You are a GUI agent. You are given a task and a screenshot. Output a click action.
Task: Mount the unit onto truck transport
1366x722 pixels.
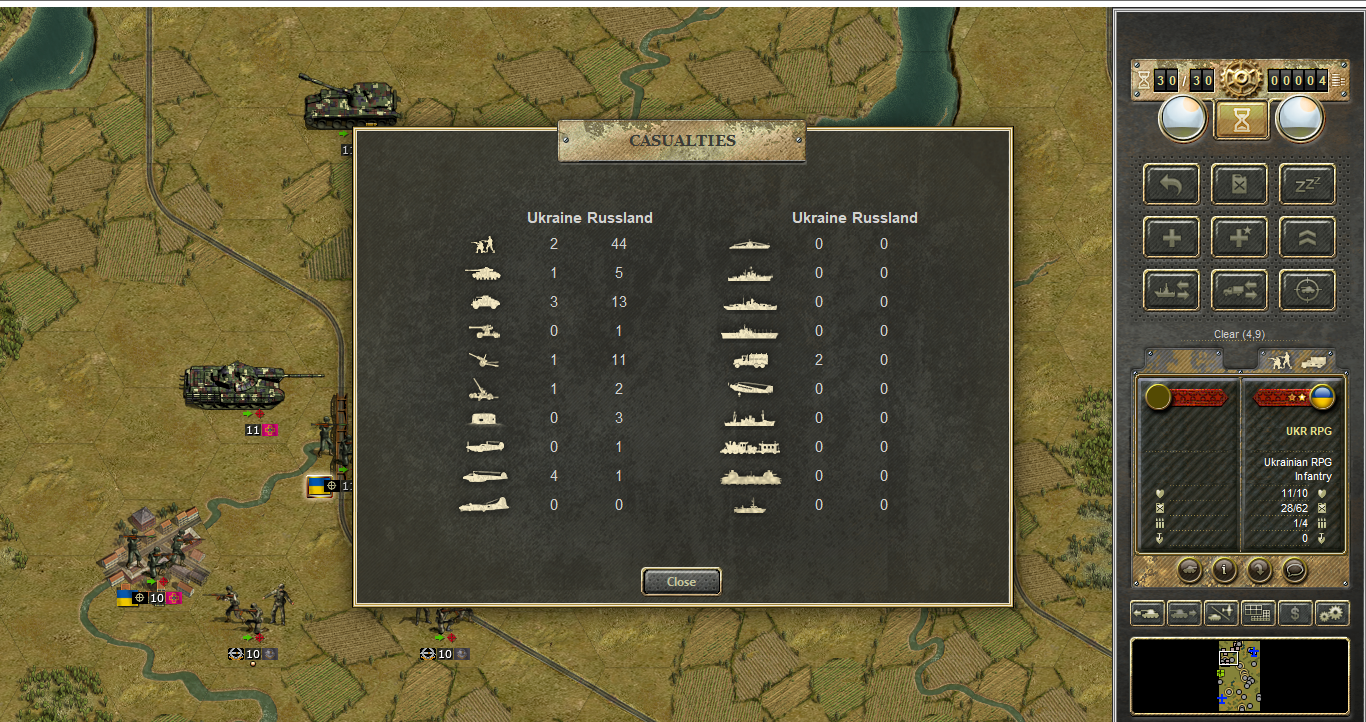1239,291
